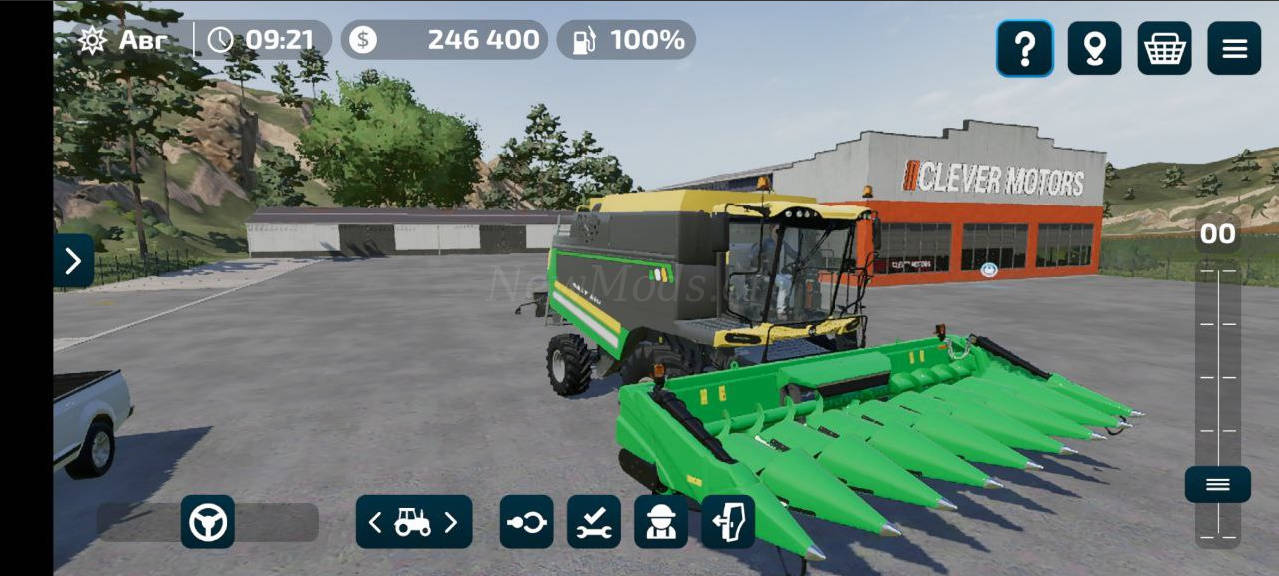Click the throttle slider handle
This screenshot has height=576, width=1279.
click(x=1217, y=485)
